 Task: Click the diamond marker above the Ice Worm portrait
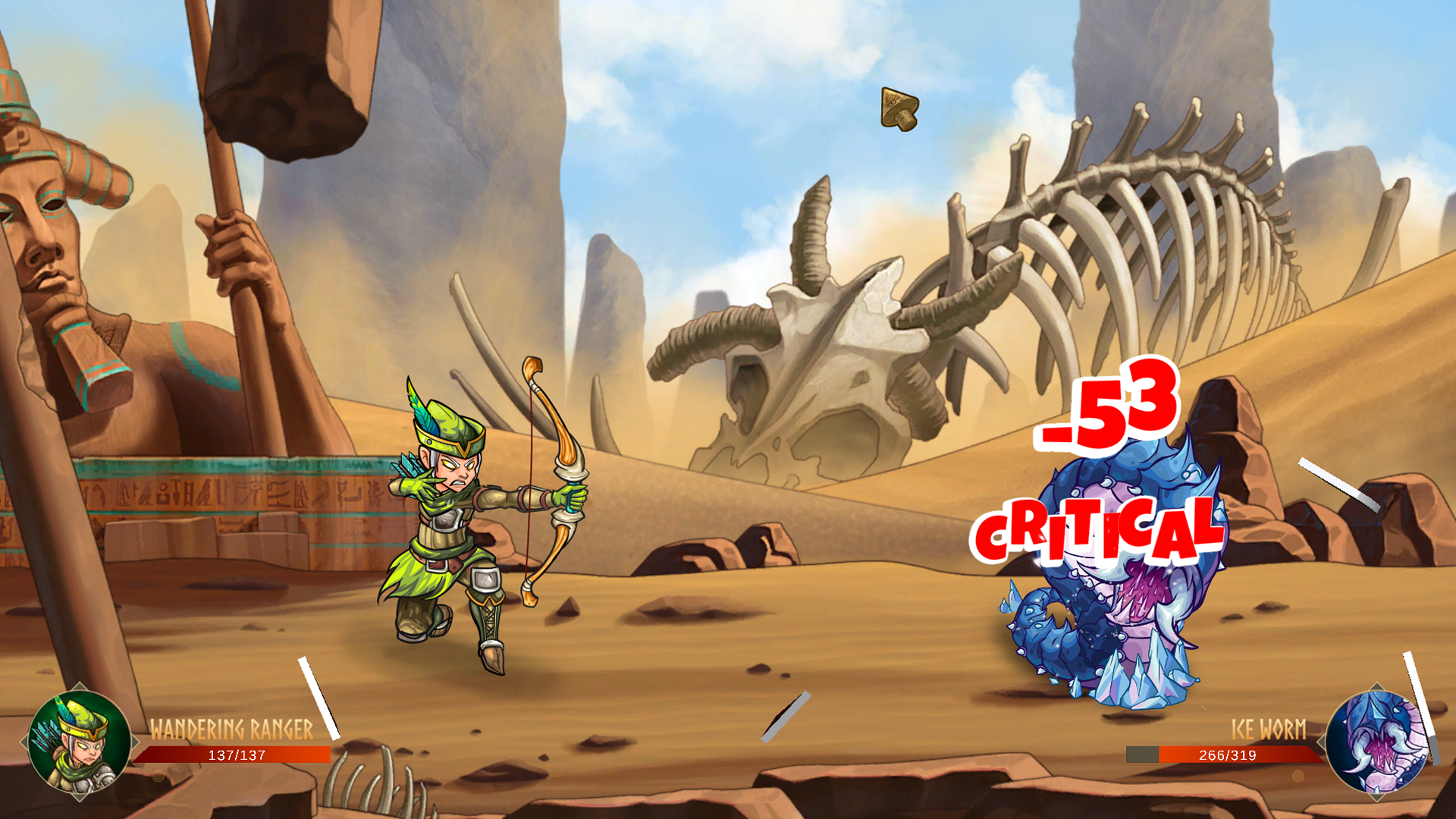pyautogui.click(x=1377, y=686)
